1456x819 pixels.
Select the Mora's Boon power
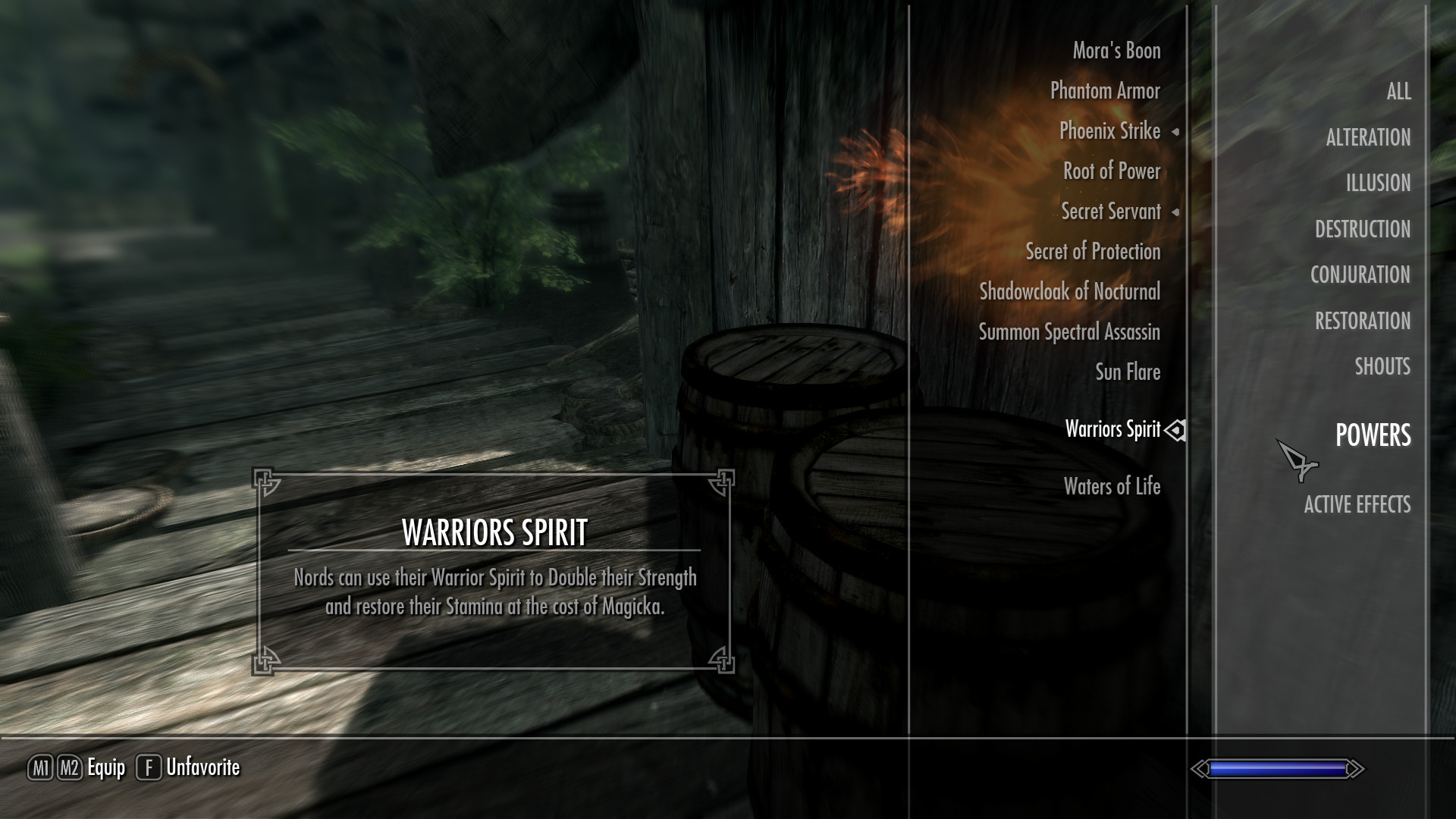click(x=1116, y=51)
